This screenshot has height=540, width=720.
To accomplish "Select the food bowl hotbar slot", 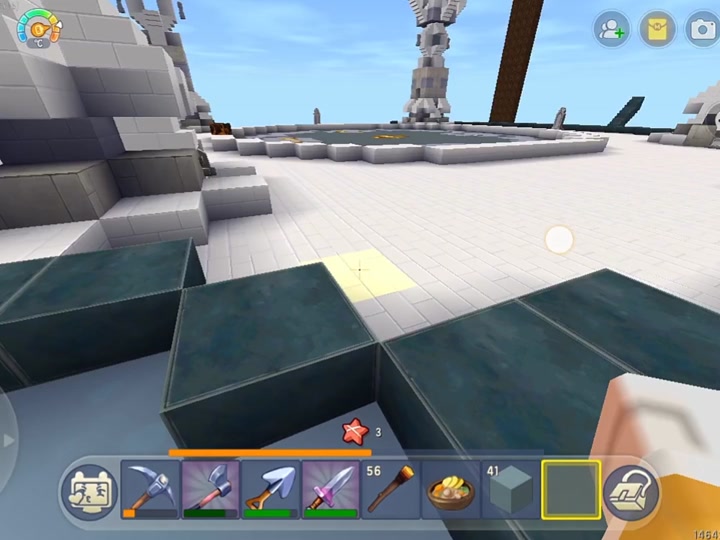I will tap(450, 490).
